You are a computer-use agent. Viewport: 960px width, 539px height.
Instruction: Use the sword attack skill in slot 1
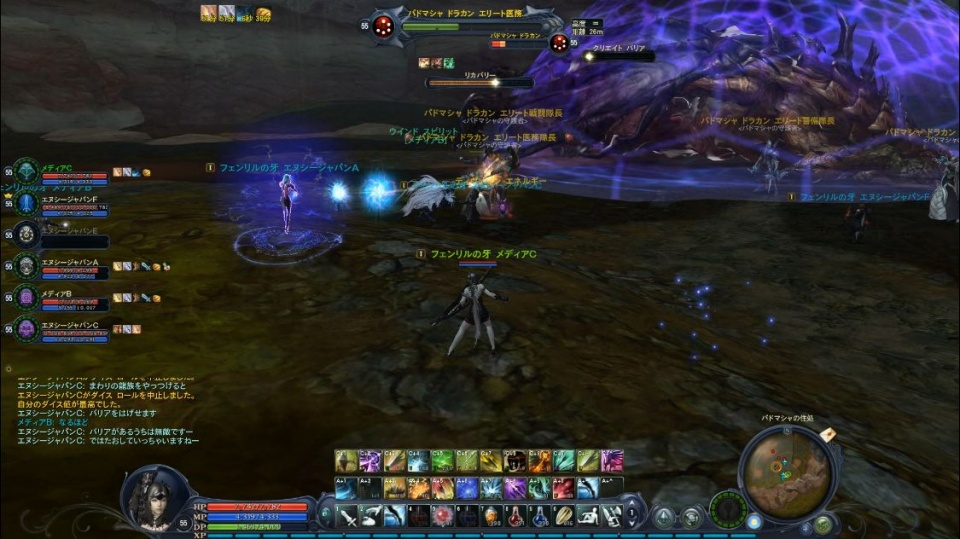coord(347,516)
